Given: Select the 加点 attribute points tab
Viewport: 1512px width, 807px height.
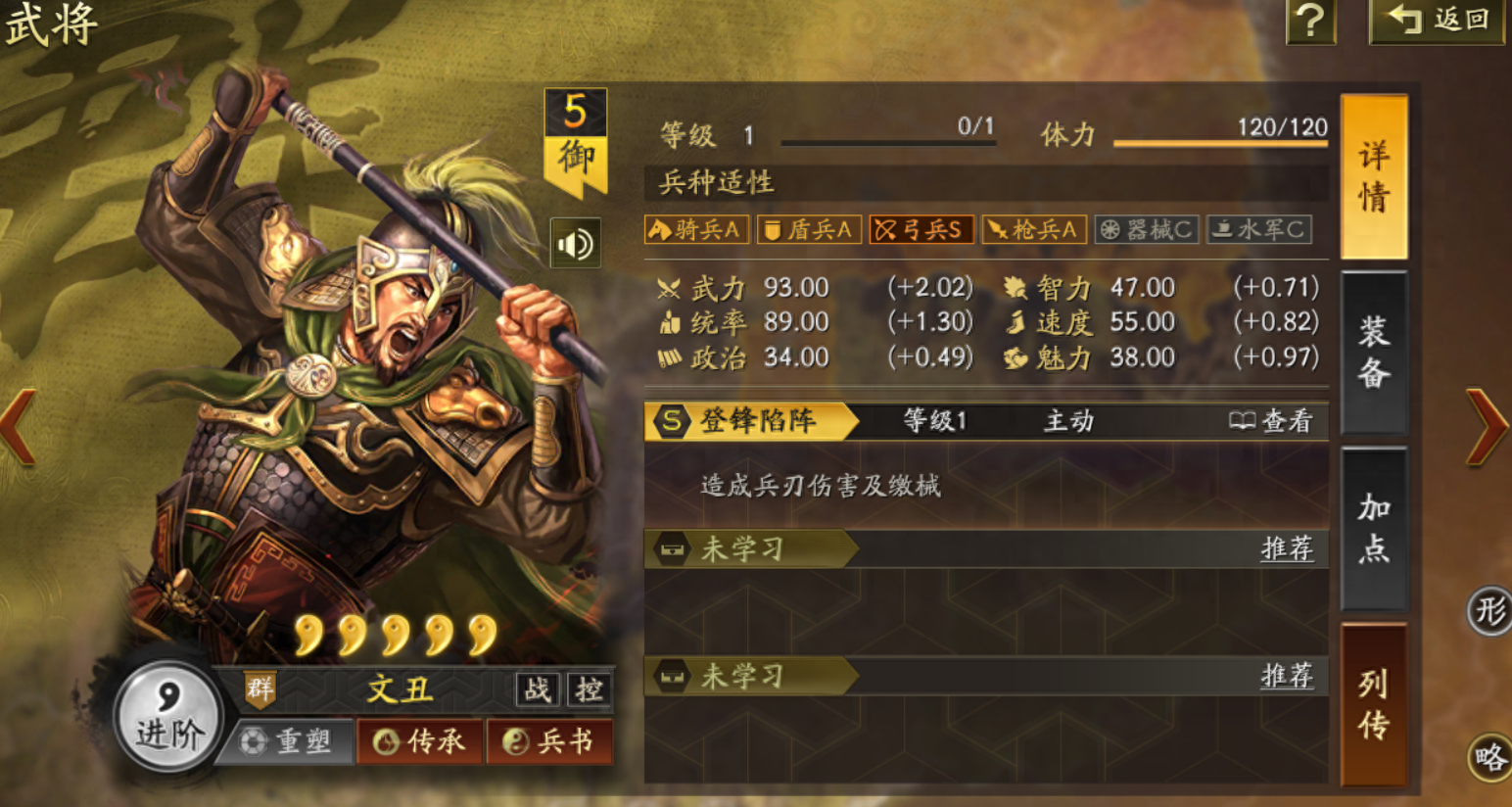Looking at the screenshot, I should pos(1373,528).
